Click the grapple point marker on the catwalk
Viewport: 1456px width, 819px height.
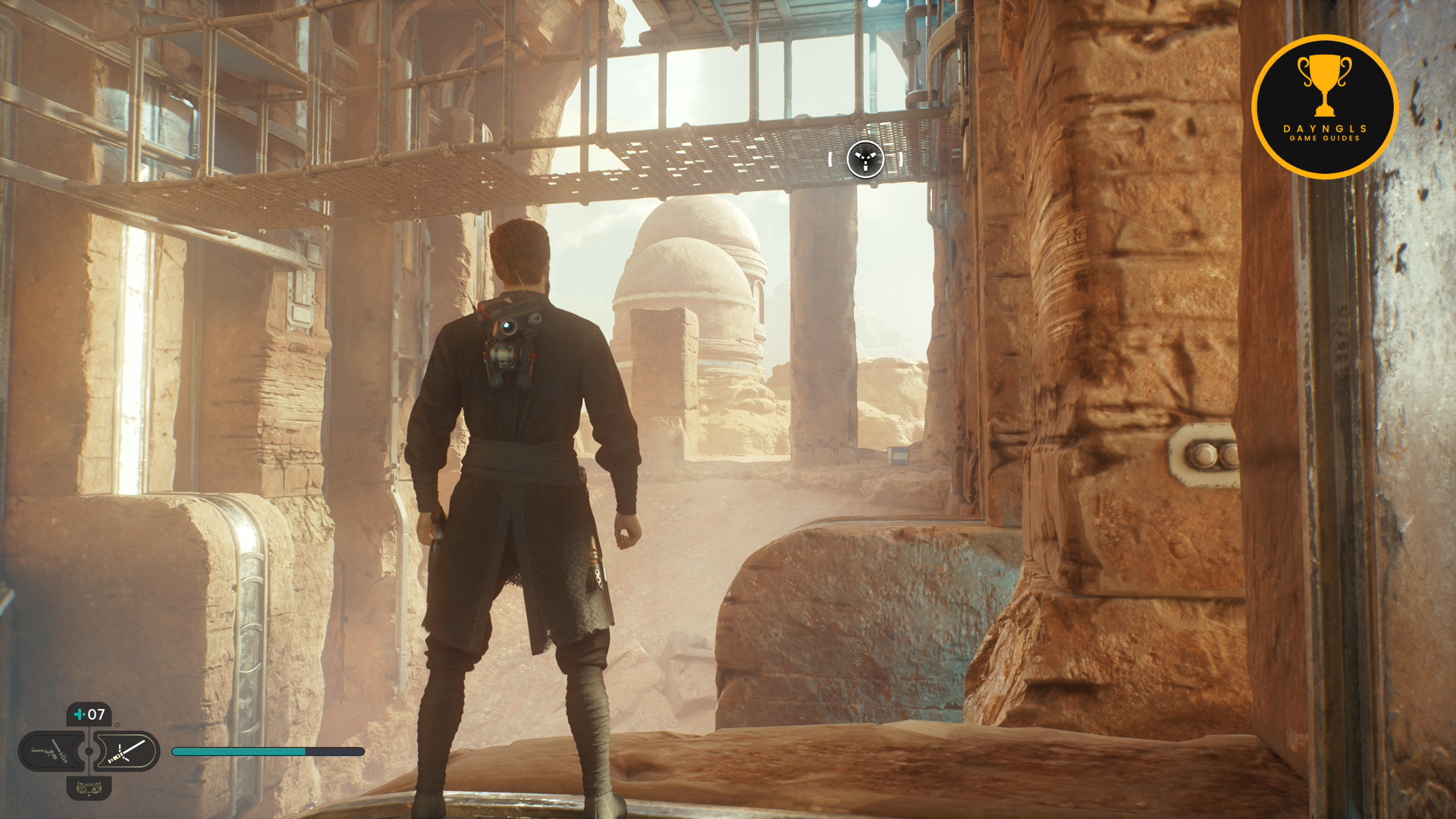click(865, 160)
